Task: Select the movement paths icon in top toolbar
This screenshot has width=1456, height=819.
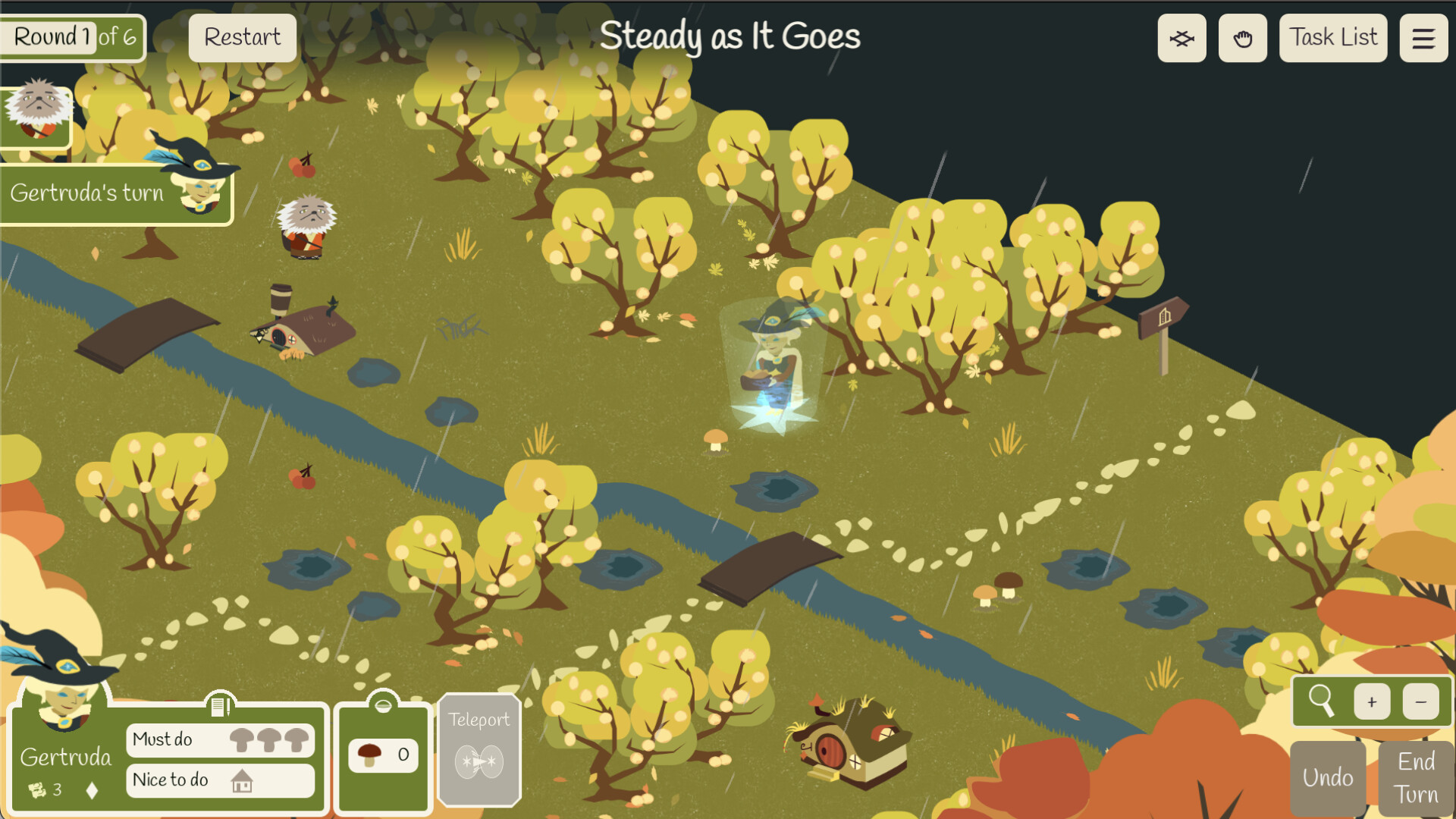Action: pos(1181,37)
